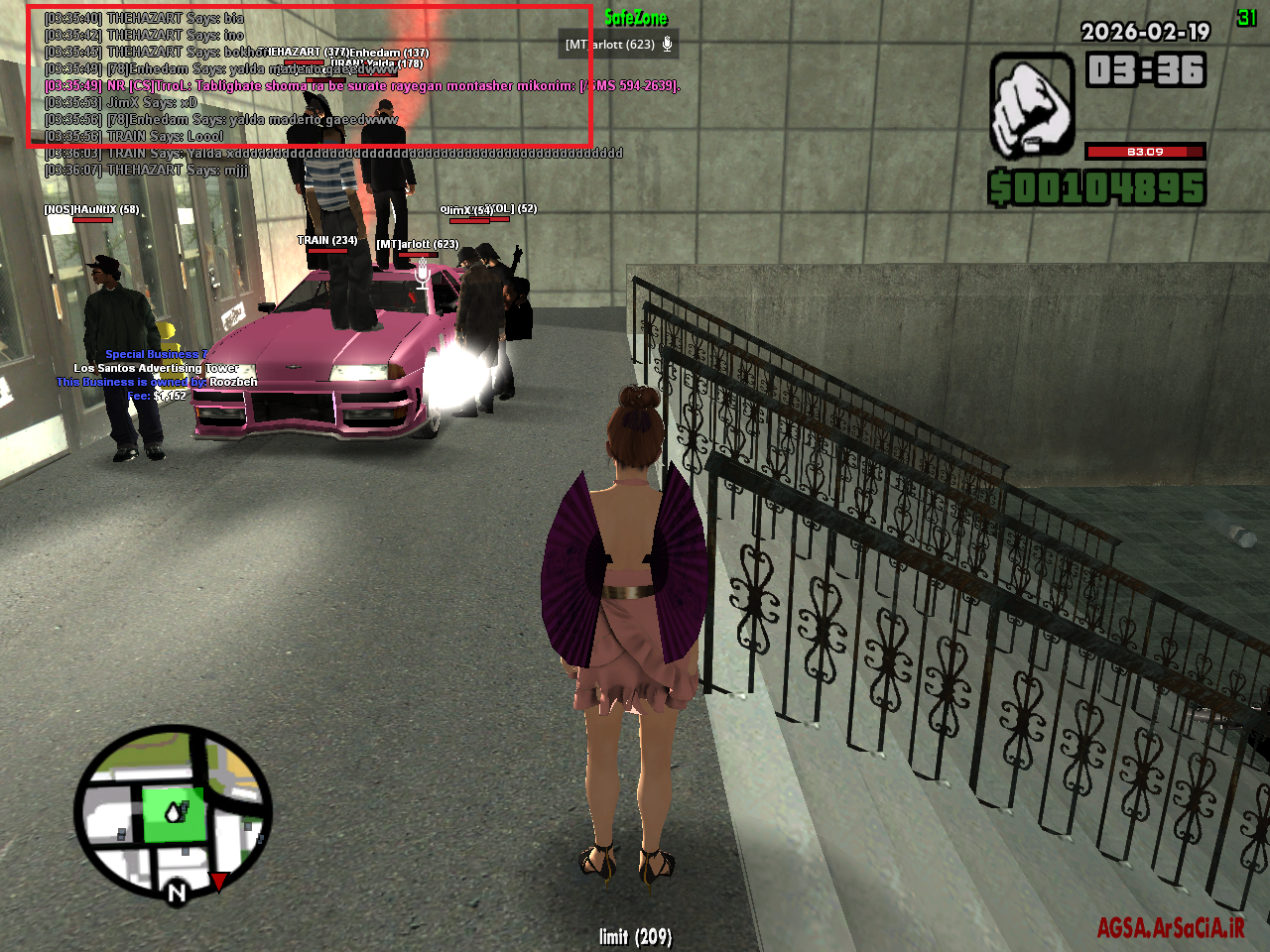
Task: Click the green 31 counter in the corner
Action: pos(1248,15)
